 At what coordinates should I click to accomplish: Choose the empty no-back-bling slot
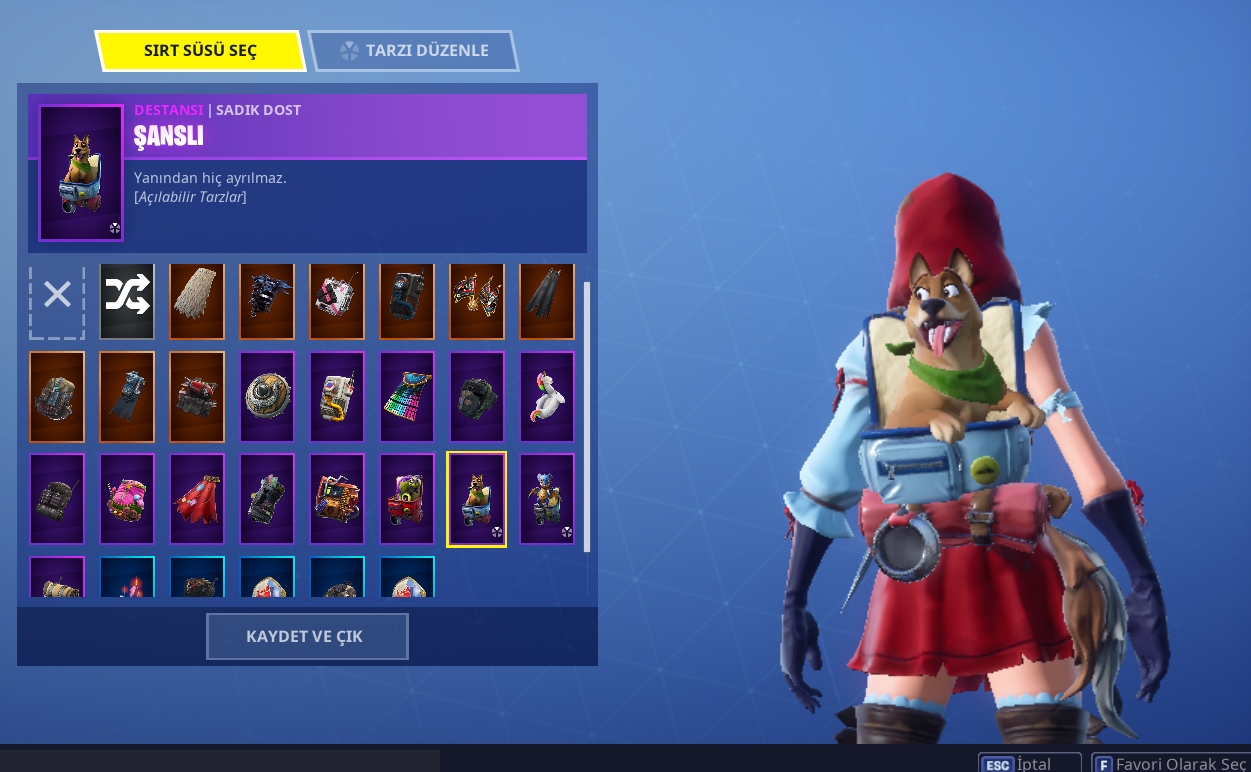pyautogui.click(x=57, y=295)
